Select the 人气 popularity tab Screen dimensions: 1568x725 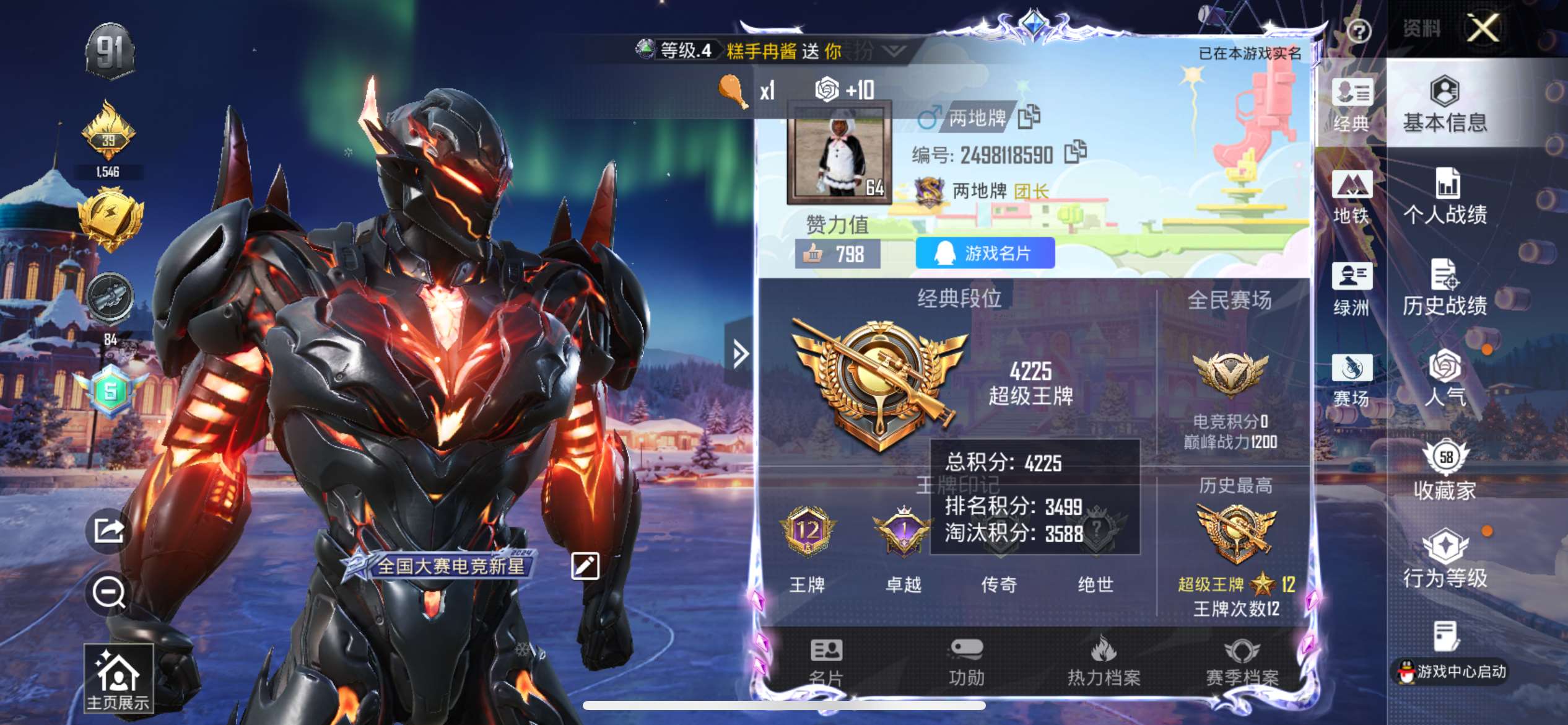(x=1445, y=379)
